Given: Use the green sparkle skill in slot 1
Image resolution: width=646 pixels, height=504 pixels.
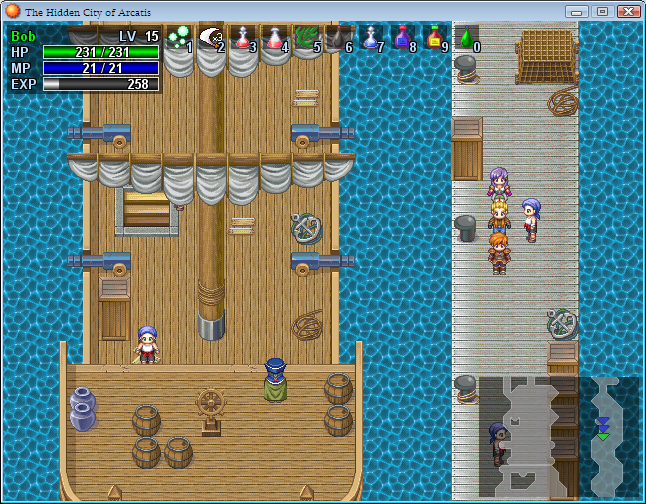Looking at the screenshot, I should click(x=178, y=38).
